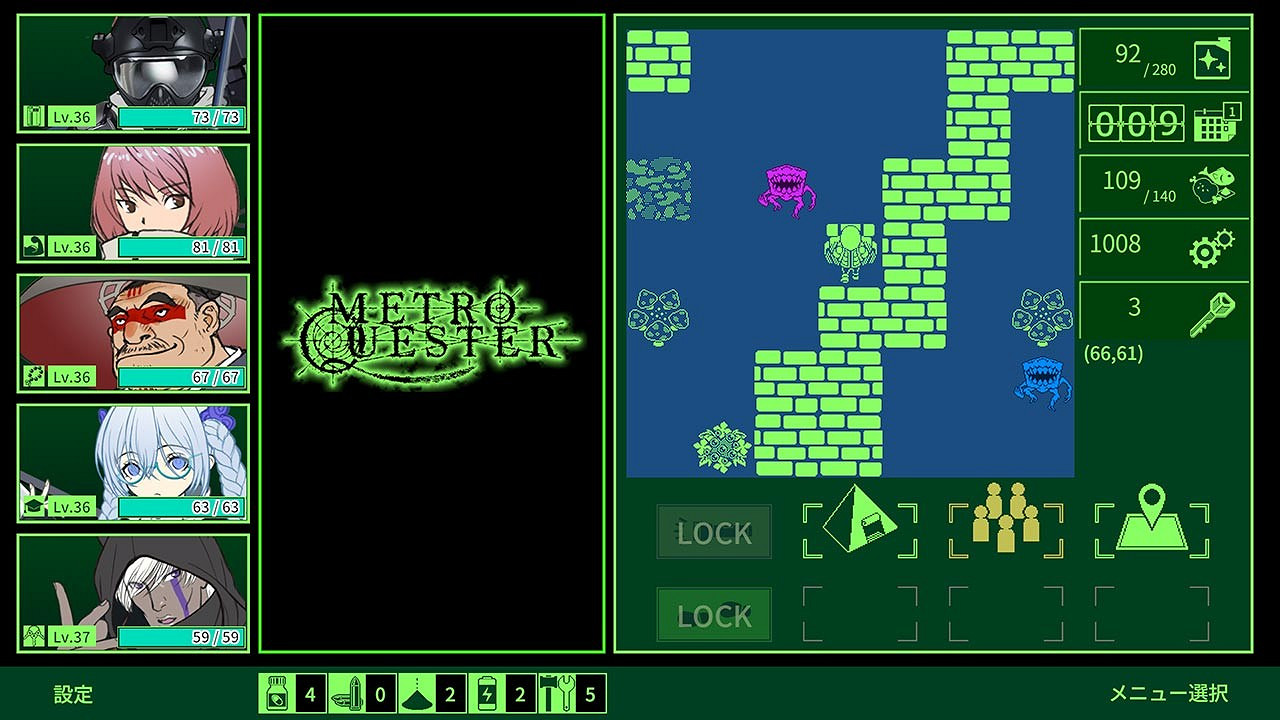
Task: Select the key counter icon
Action: point(1219,307)
